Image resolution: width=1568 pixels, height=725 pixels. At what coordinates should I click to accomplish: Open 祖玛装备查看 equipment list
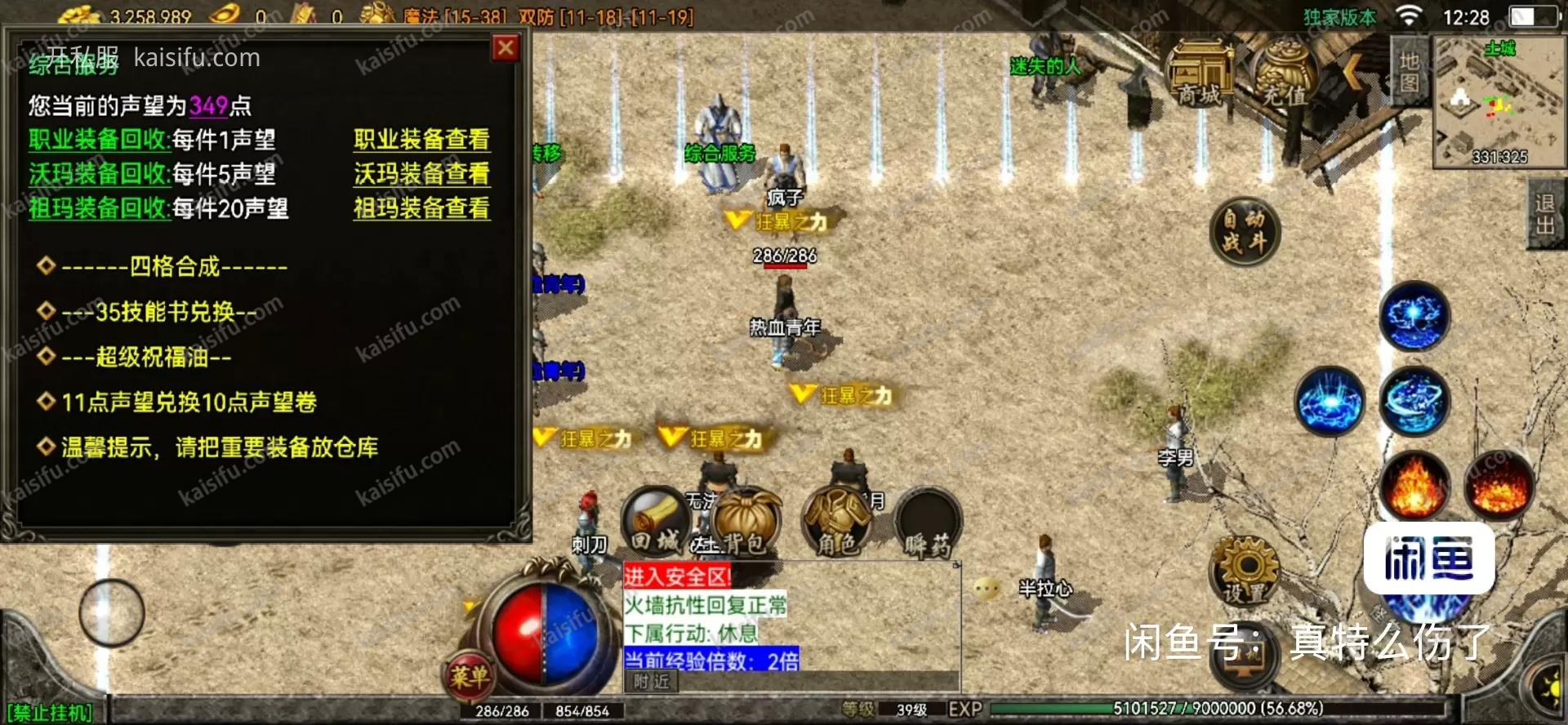click(421, 208)
